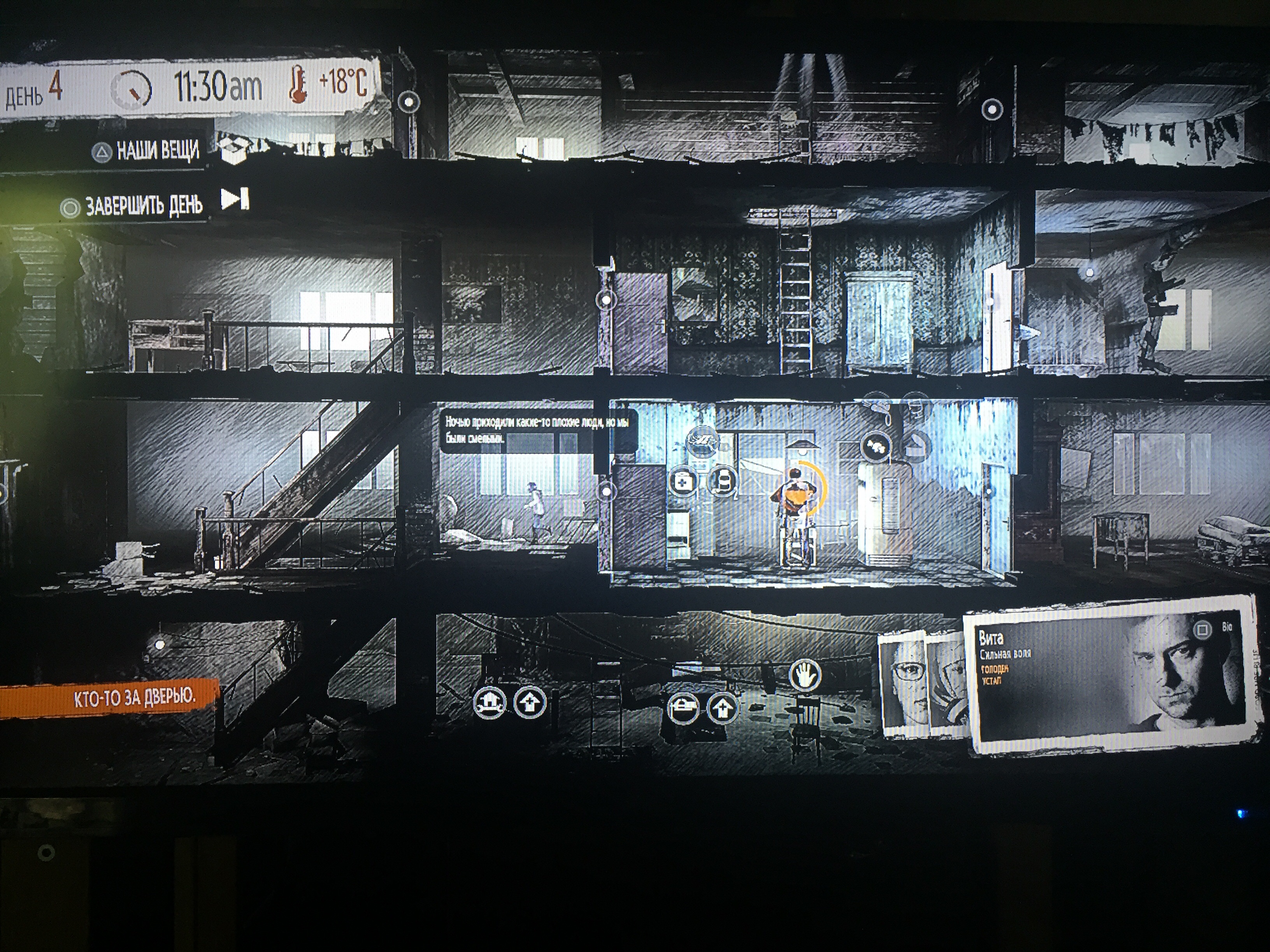
Task: Open the bed crafting icon
Action: point(683,708)
